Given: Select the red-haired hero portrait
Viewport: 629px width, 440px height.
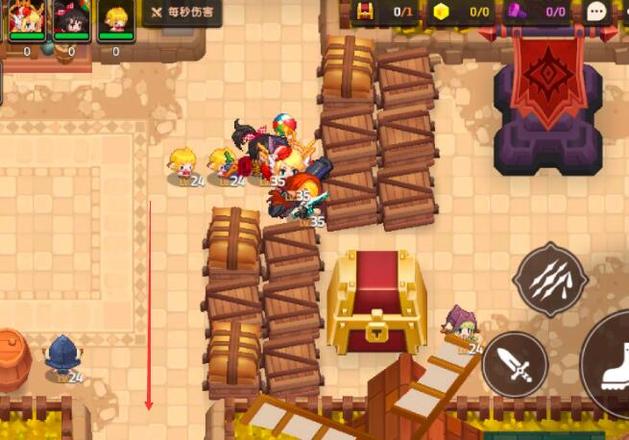Looking at the screenshot, I should tap(26, 20).
